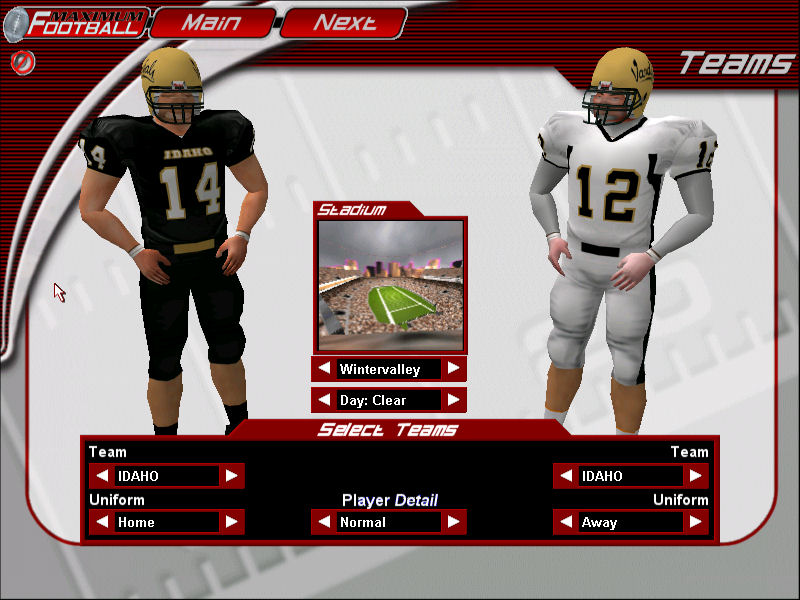Go to the Next screen
Image resolution: width=800 pixels, height=600 pixels.
click(344, 22)
